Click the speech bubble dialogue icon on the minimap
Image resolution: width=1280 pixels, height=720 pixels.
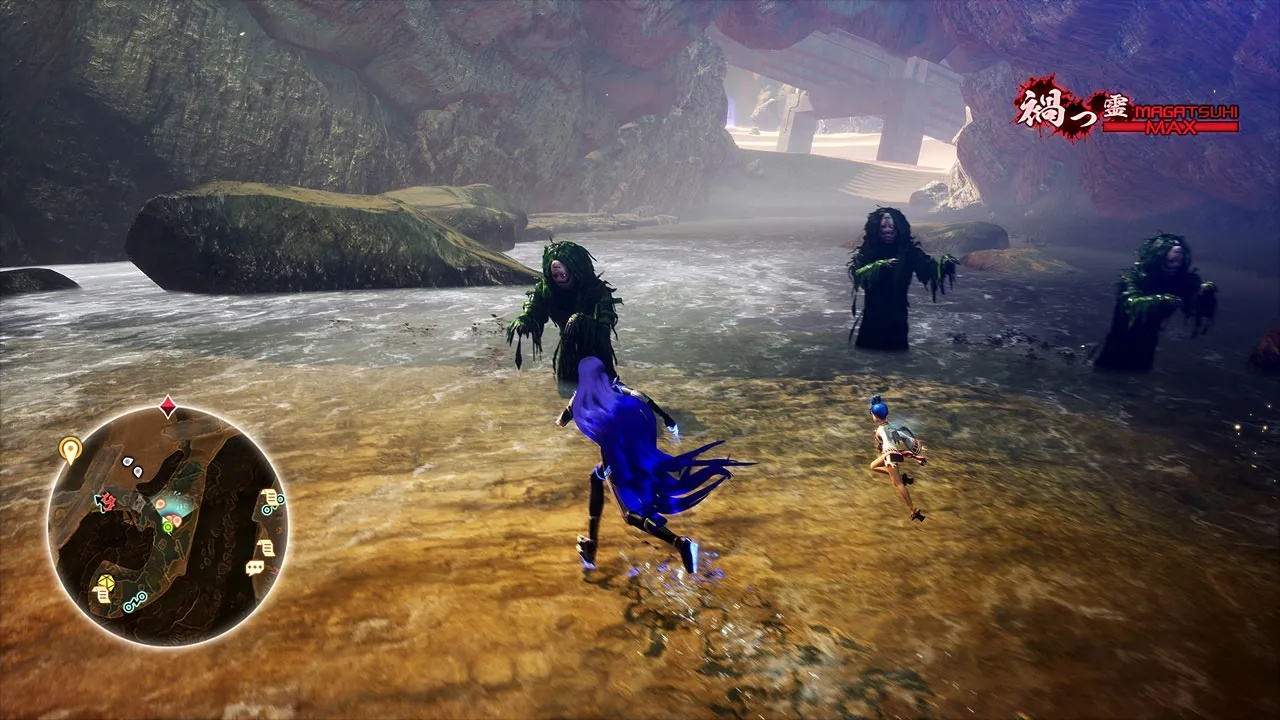coord(254,566)
